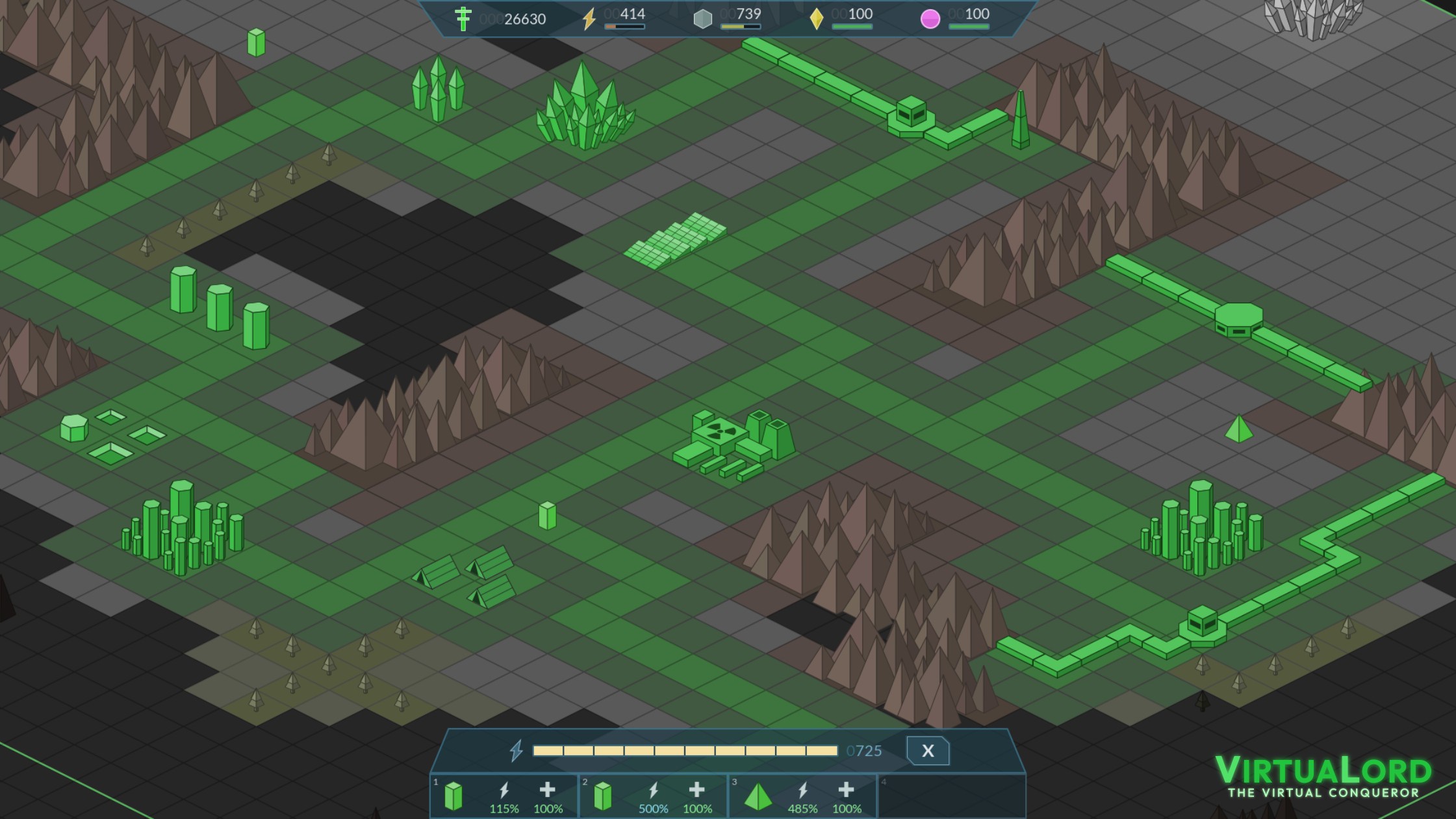Close the energy panel with the X button
1456x819 pixels.
click(927, 751)
